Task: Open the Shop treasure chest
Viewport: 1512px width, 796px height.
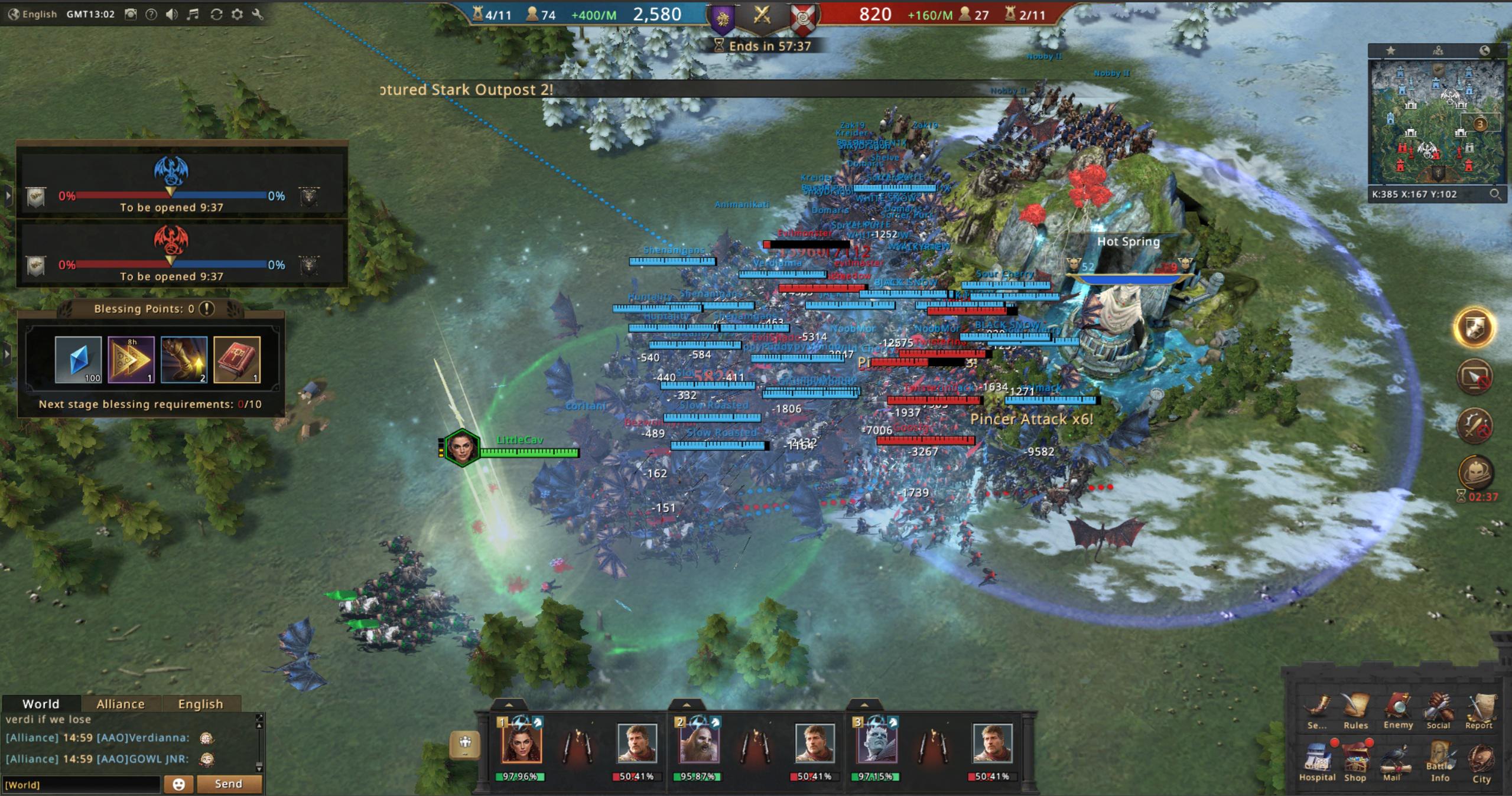Action: 1355,762
